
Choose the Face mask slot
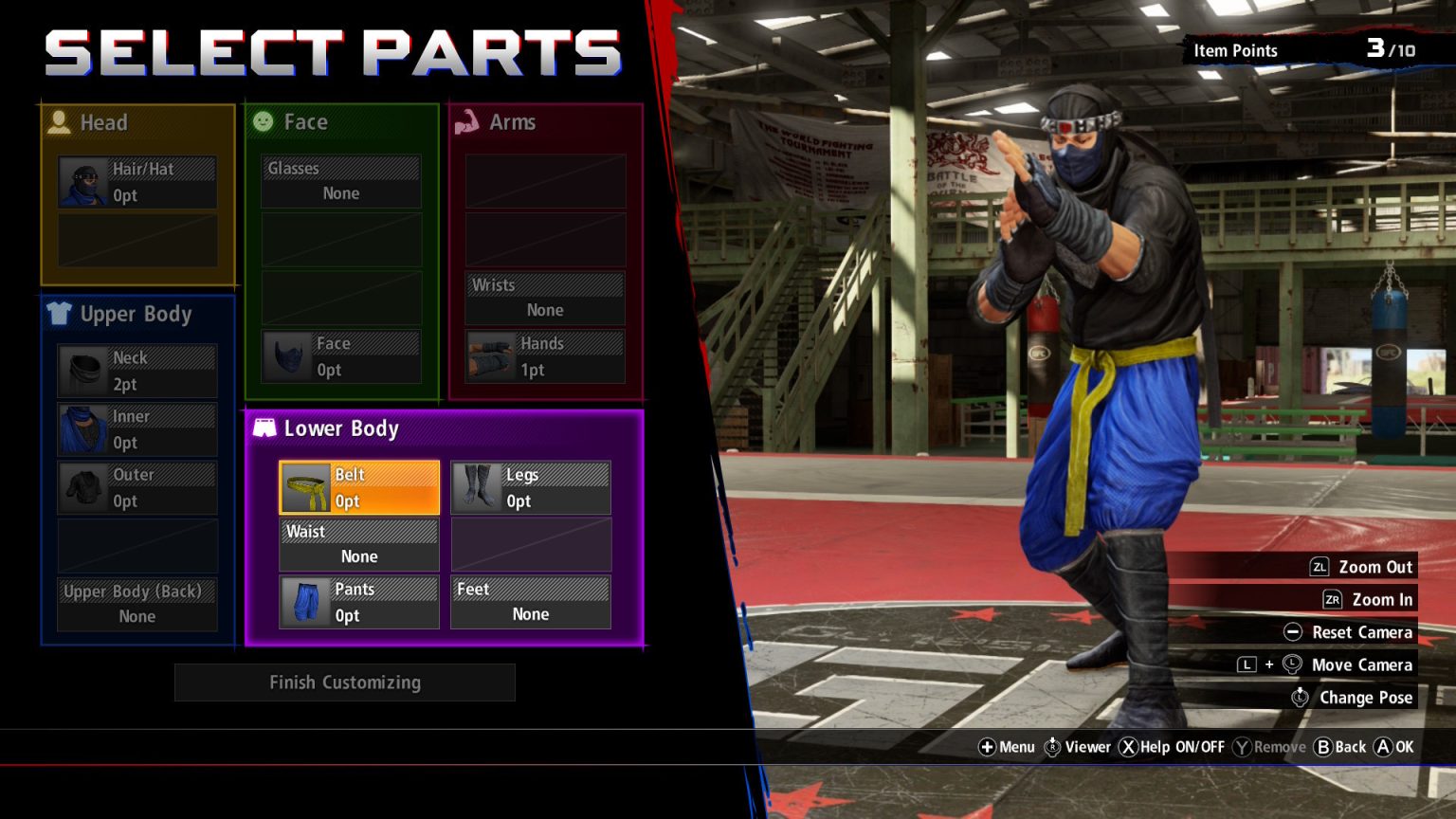(341, 356)
